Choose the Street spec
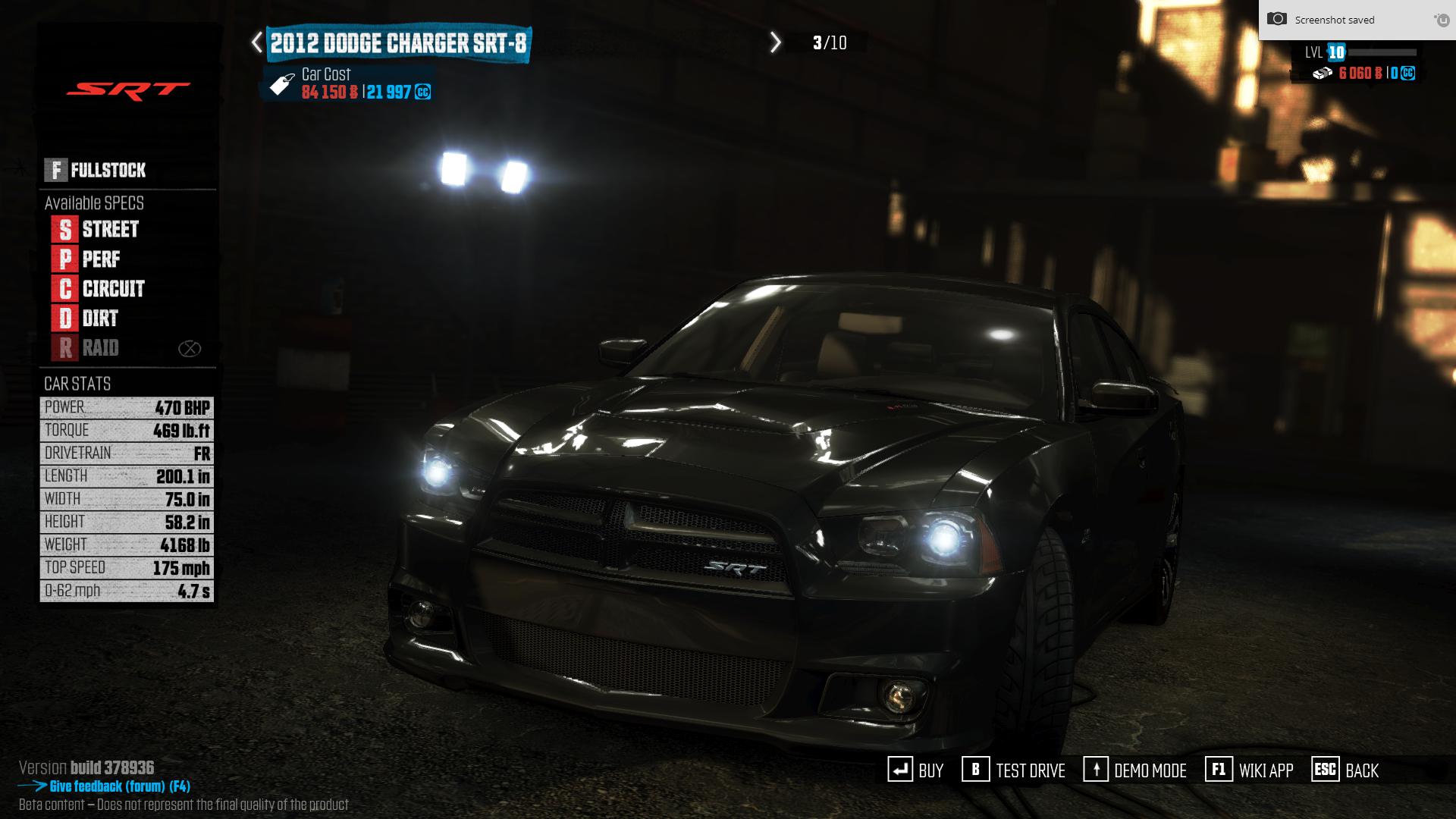Viewport: 1456px width, 819px height. click(96, 229)
